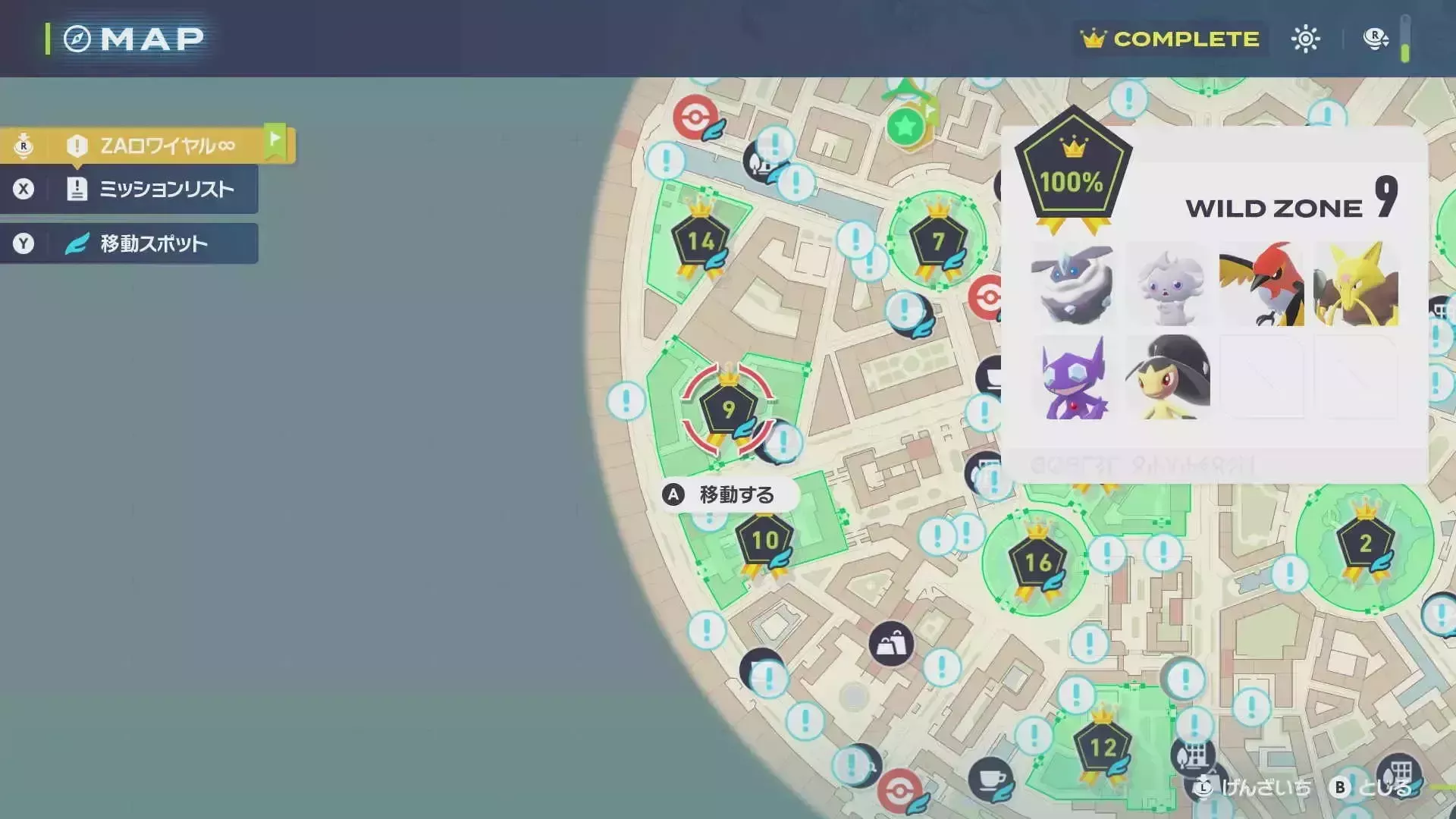
Task: Open the brightness settings sun icon
Action: (x=1306, y=38)
